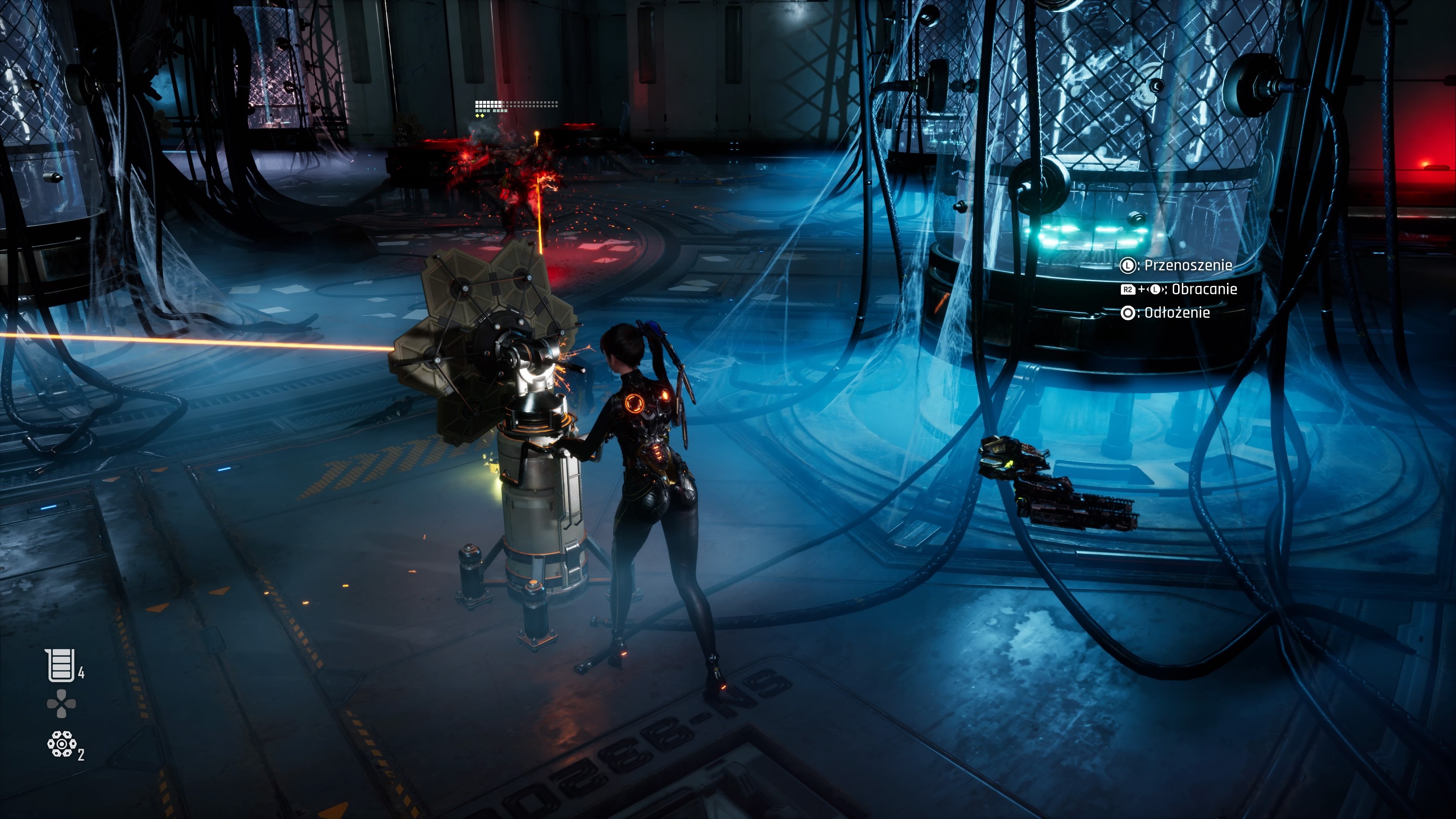This screenshot has height=819, width=1456.
Task: Select the healing potion item icon
Action: 60,665
